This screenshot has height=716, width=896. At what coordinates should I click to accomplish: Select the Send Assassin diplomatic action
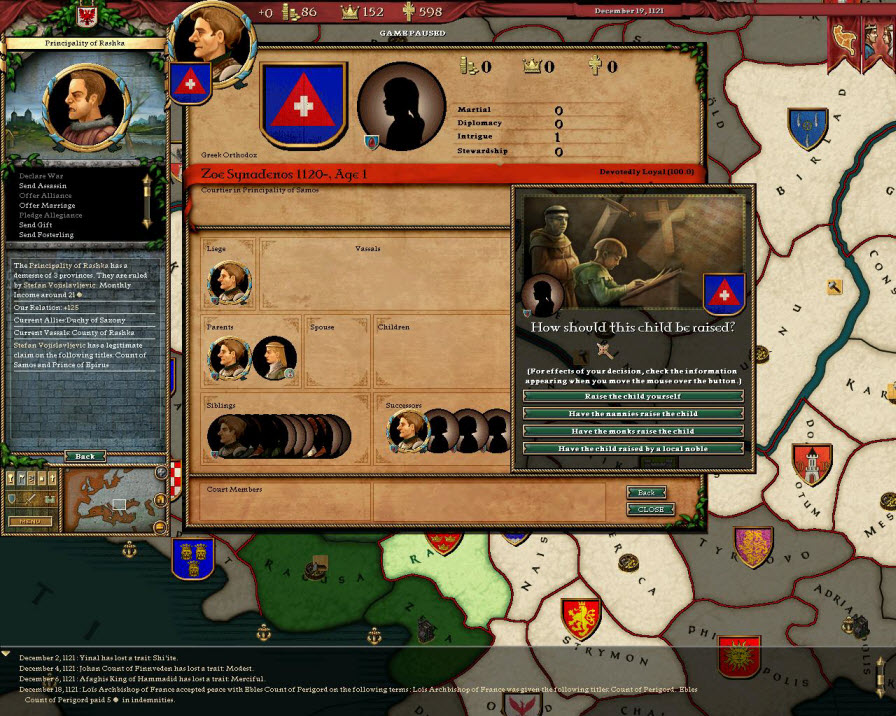pyautogui.click(x=42, y=186)
